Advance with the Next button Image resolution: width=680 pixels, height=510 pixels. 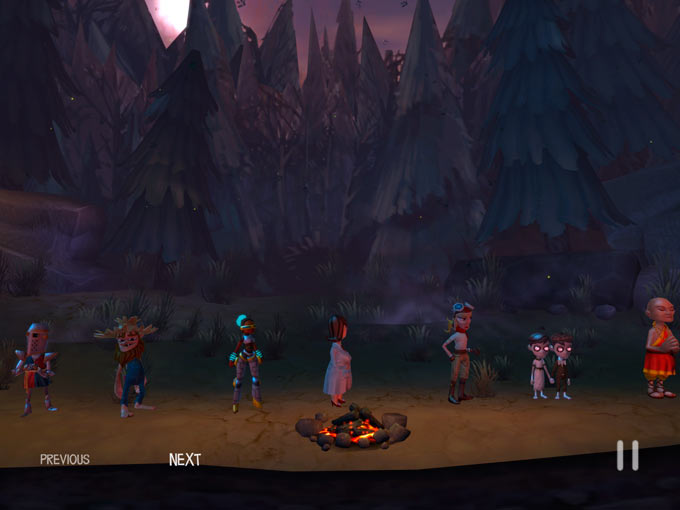185,460
